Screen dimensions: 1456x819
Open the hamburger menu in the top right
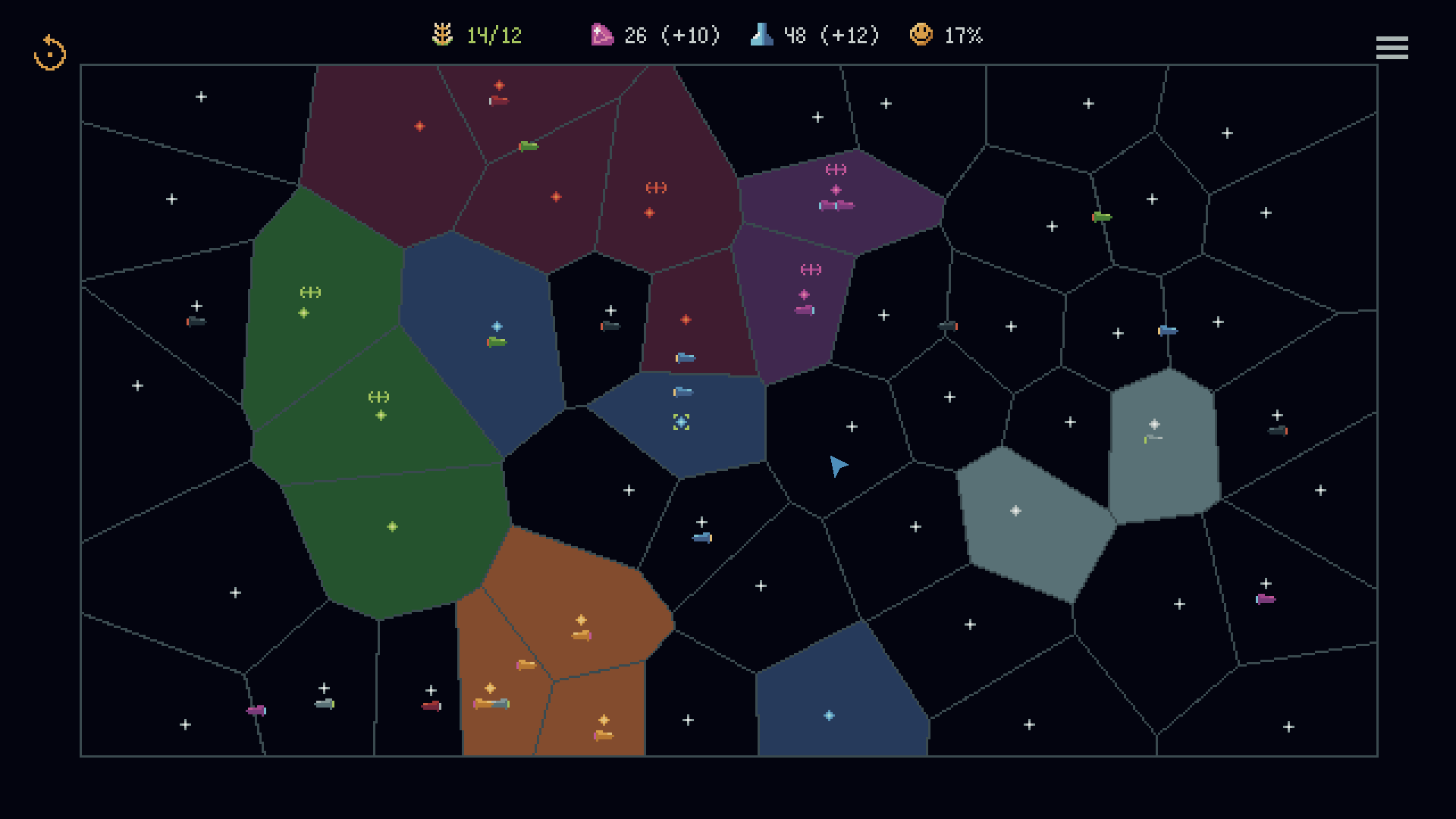point(1392,48)
